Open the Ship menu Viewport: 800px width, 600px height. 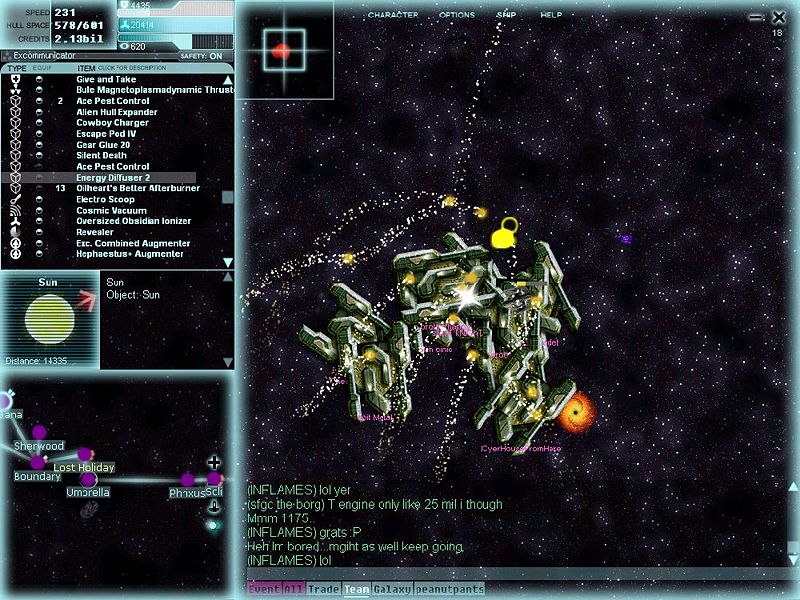(x=507, y=15)
